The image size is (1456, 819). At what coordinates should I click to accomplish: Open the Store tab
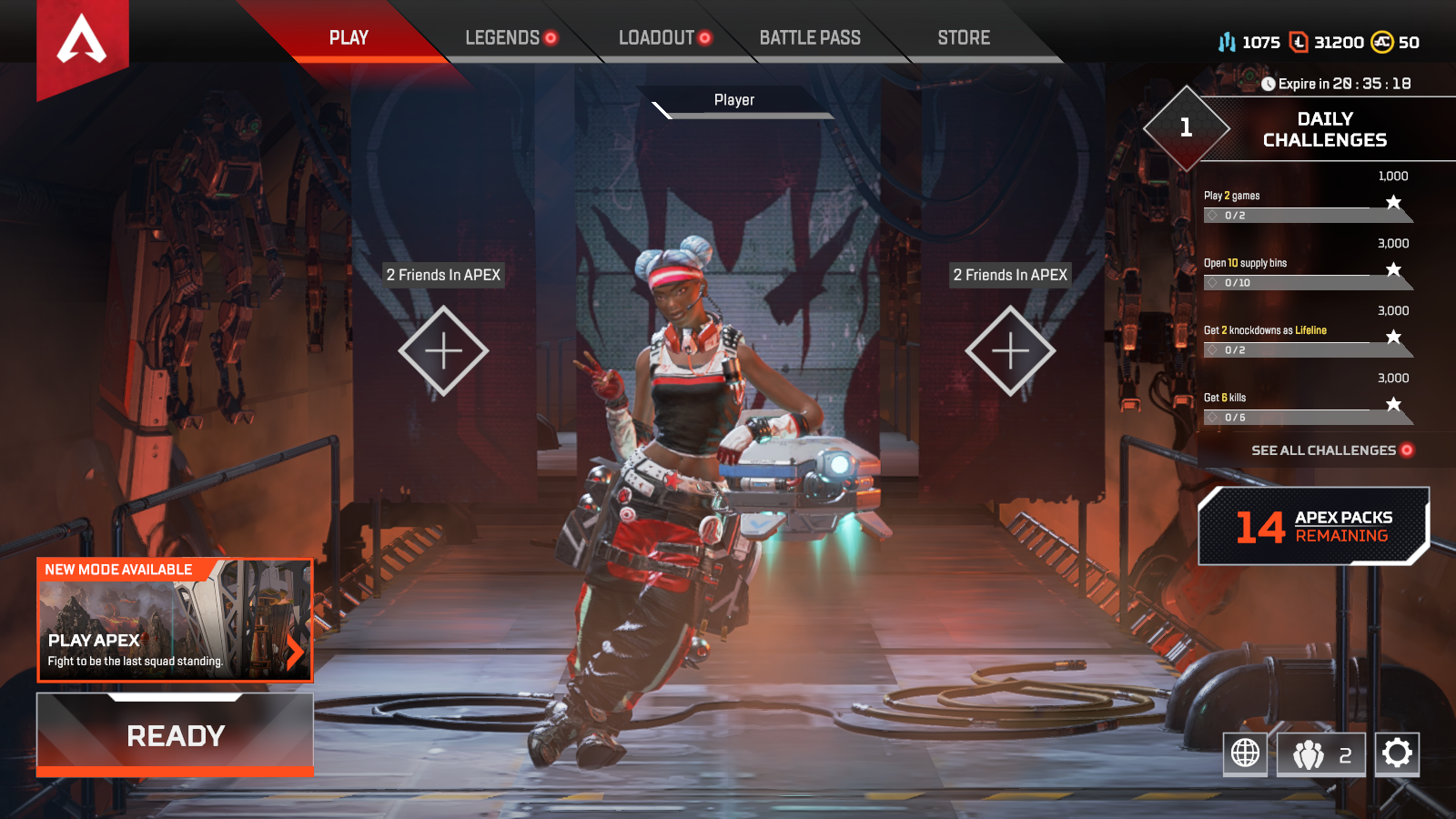click(964, 38)
